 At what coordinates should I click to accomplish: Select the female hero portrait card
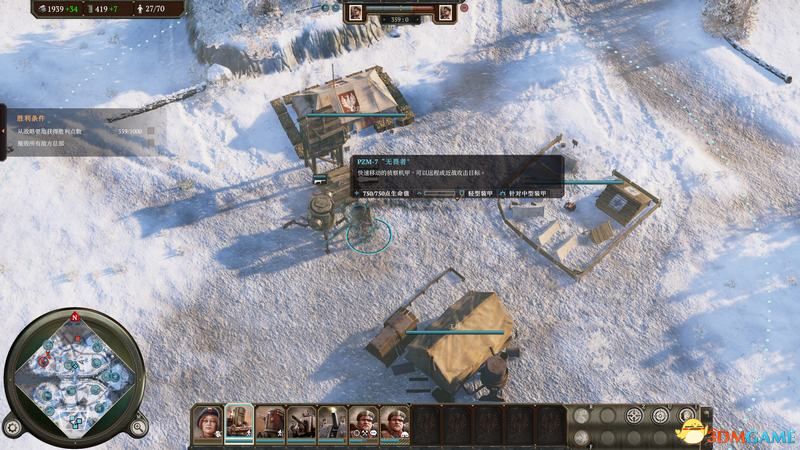click(x=207, y=424)
